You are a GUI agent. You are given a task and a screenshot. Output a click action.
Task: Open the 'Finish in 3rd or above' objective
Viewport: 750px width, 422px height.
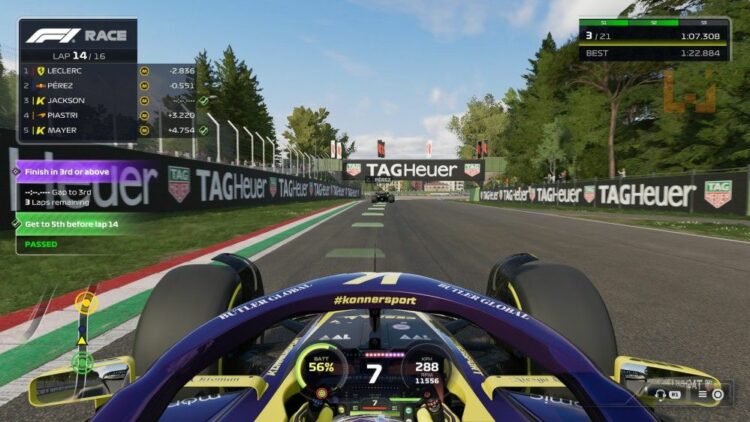[x=73, y=171]
